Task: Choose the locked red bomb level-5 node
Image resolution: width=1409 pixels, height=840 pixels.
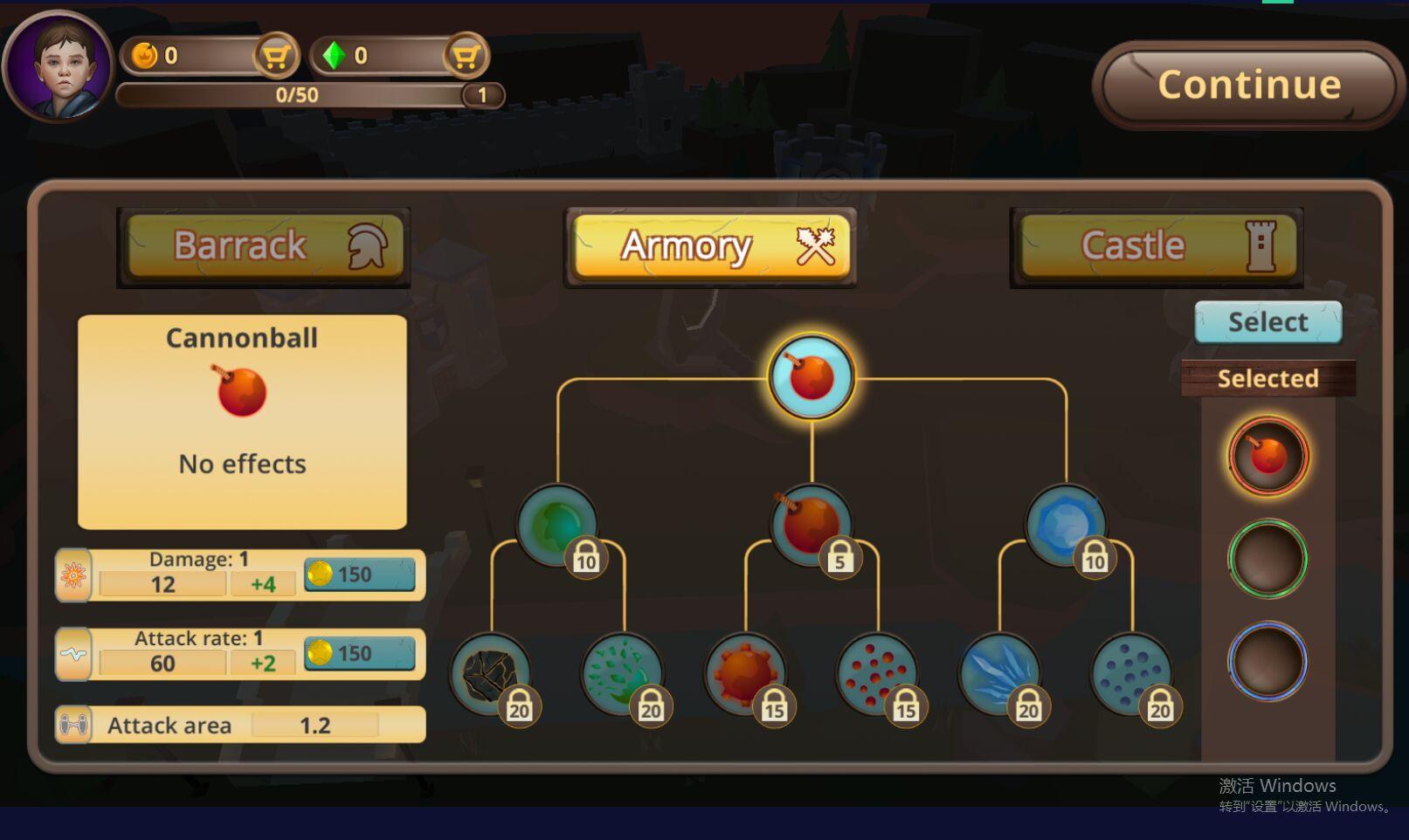Action: pos(811,524)
